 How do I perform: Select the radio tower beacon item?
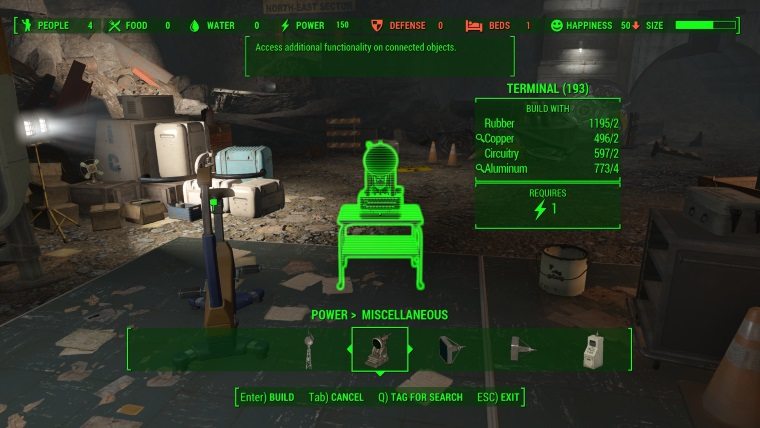coord(309,348)
